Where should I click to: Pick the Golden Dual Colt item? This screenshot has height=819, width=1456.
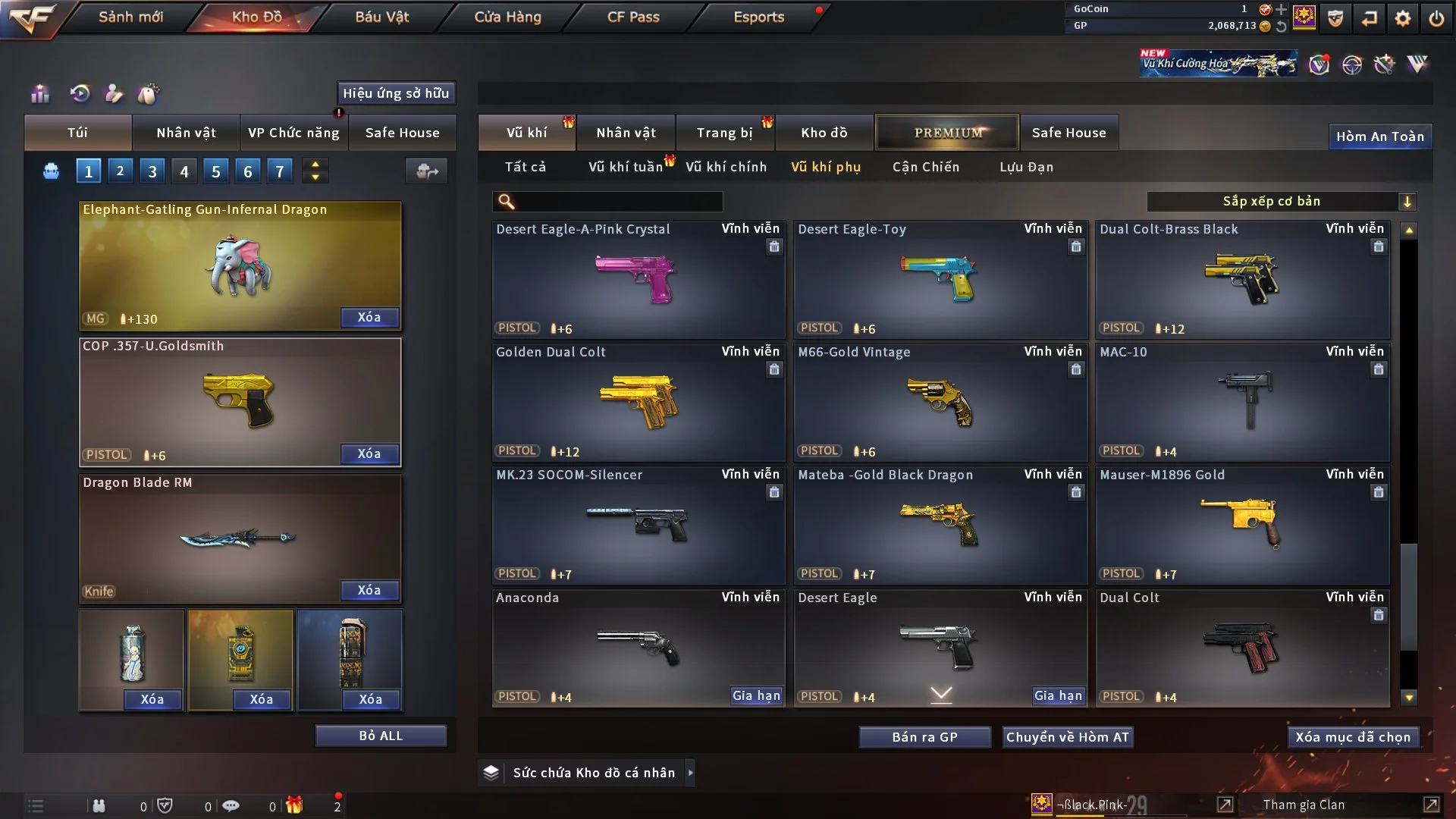click(638, 402)
